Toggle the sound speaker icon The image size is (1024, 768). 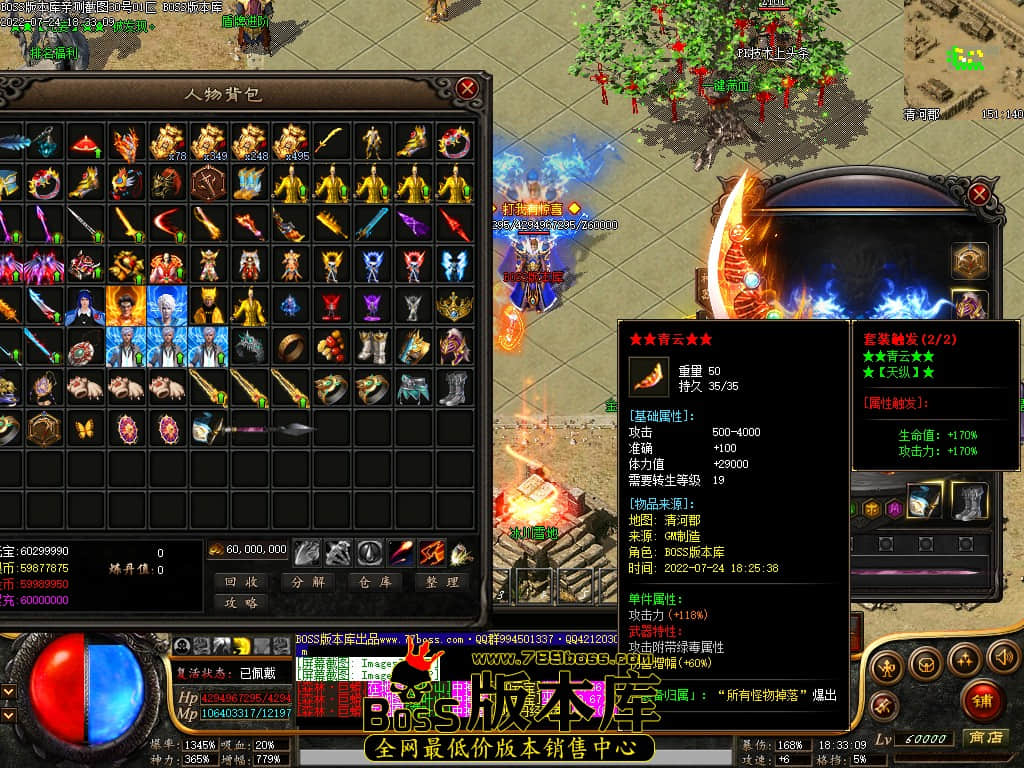[1002, 657]
